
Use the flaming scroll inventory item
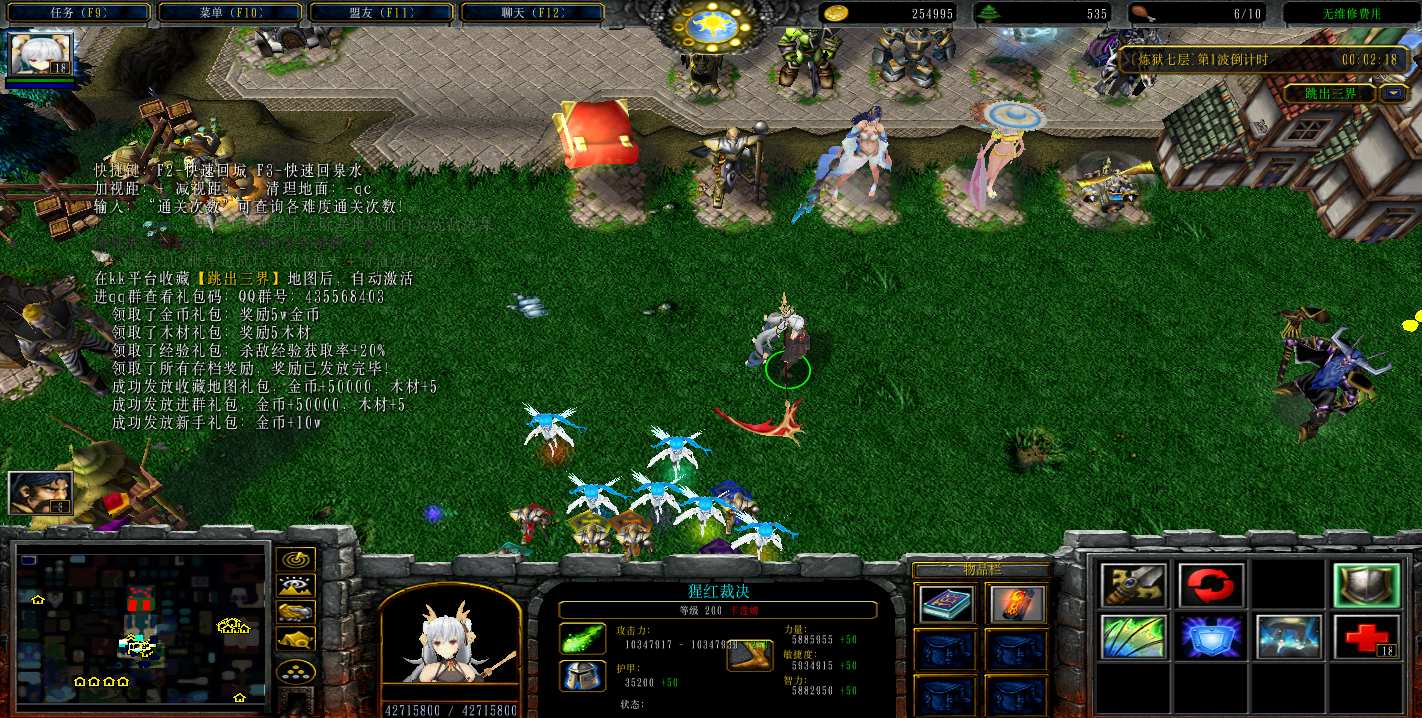tap(1017, 604)
